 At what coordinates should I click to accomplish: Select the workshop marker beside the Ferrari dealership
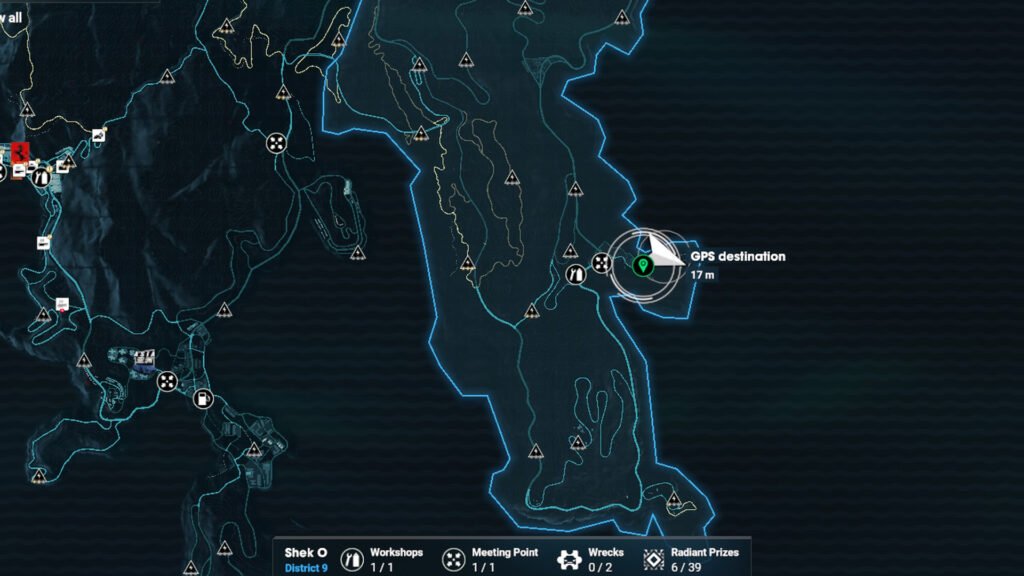[x=41, y=176]
